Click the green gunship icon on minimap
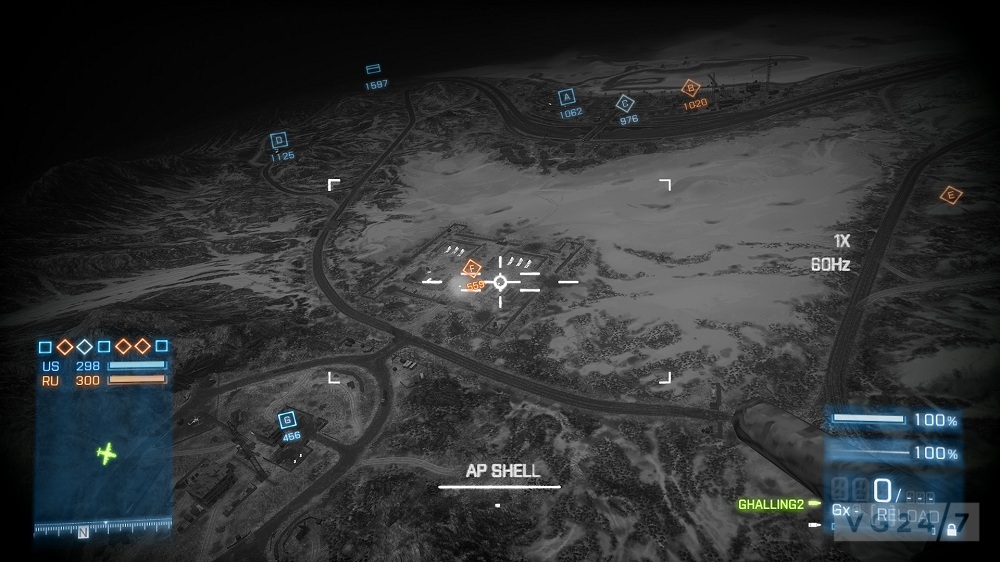 [x=107, y=454]
